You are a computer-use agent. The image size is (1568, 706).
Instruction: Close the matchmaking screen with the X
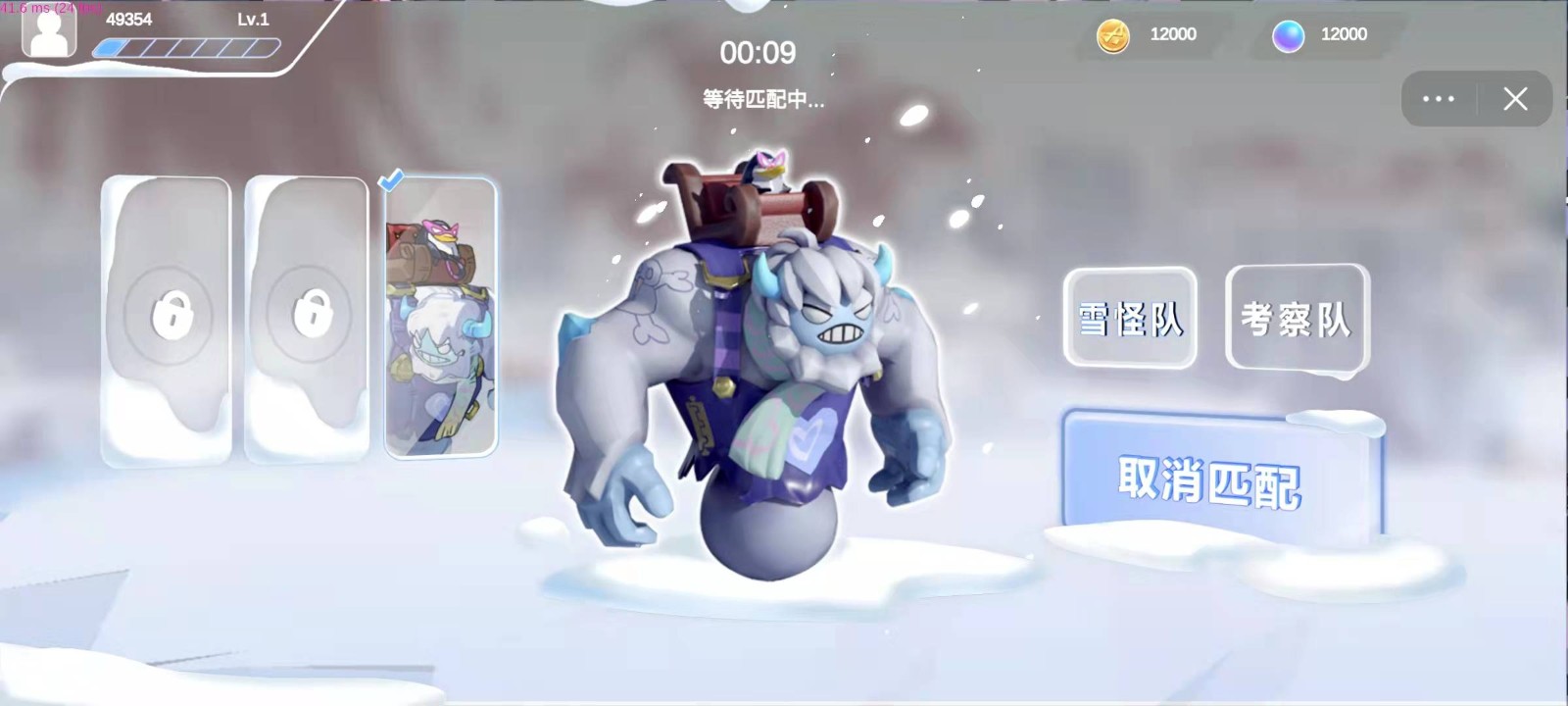pyautogui.click(x=1515, y=99)
